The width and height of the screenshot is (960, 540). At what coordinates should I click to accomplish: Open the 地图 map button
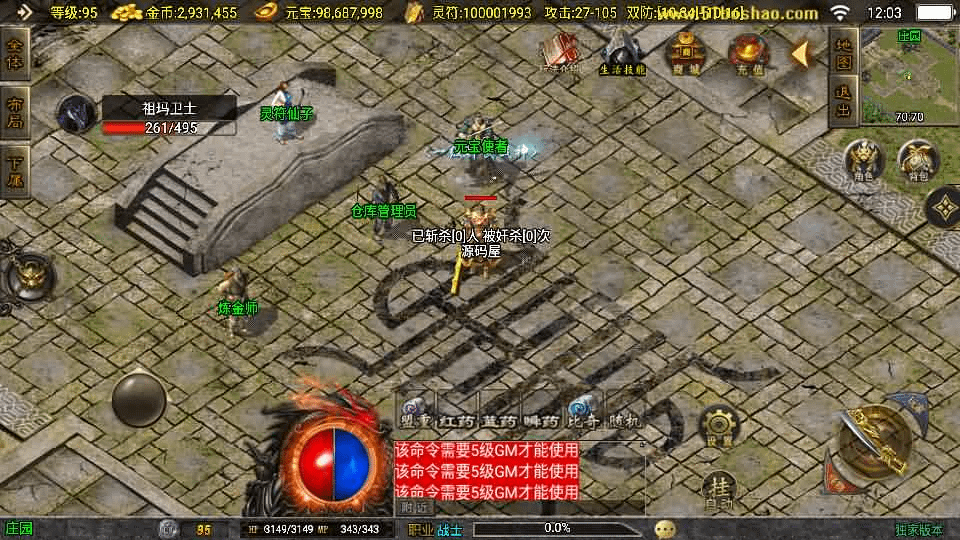[843, 54]
